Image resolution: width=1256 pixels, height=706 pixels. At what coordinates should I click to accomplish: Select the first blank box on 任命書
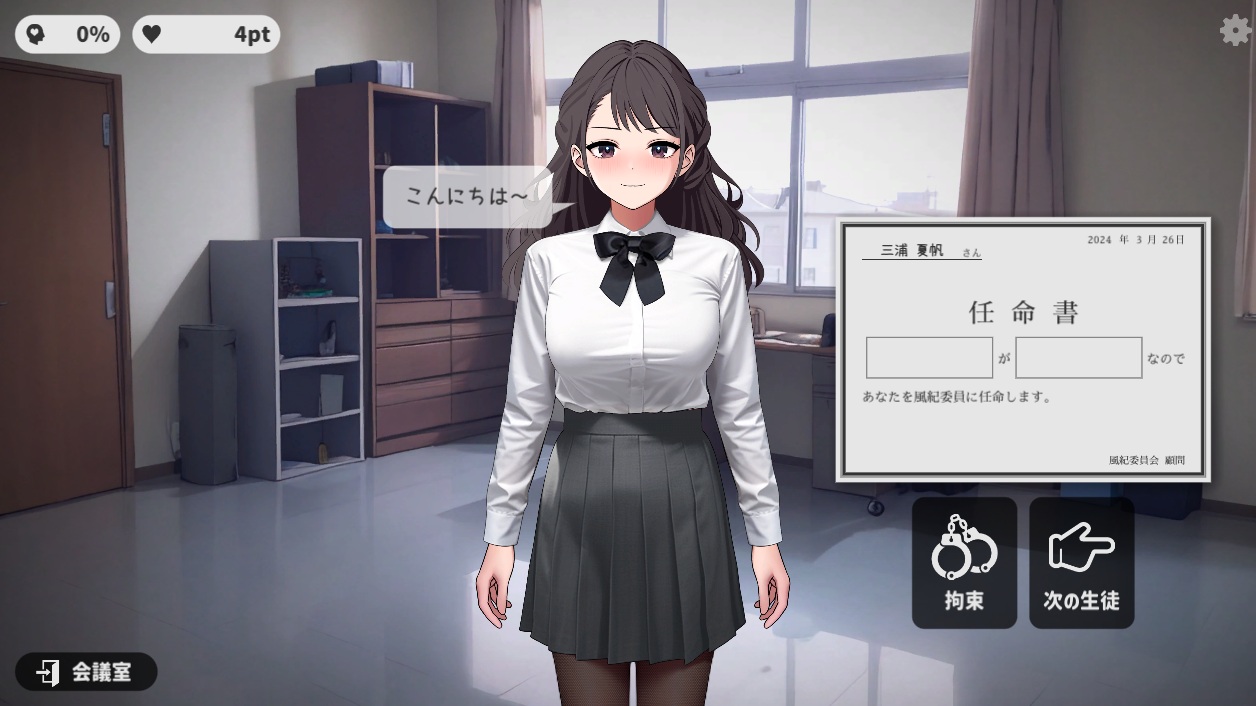coord(929,358)
